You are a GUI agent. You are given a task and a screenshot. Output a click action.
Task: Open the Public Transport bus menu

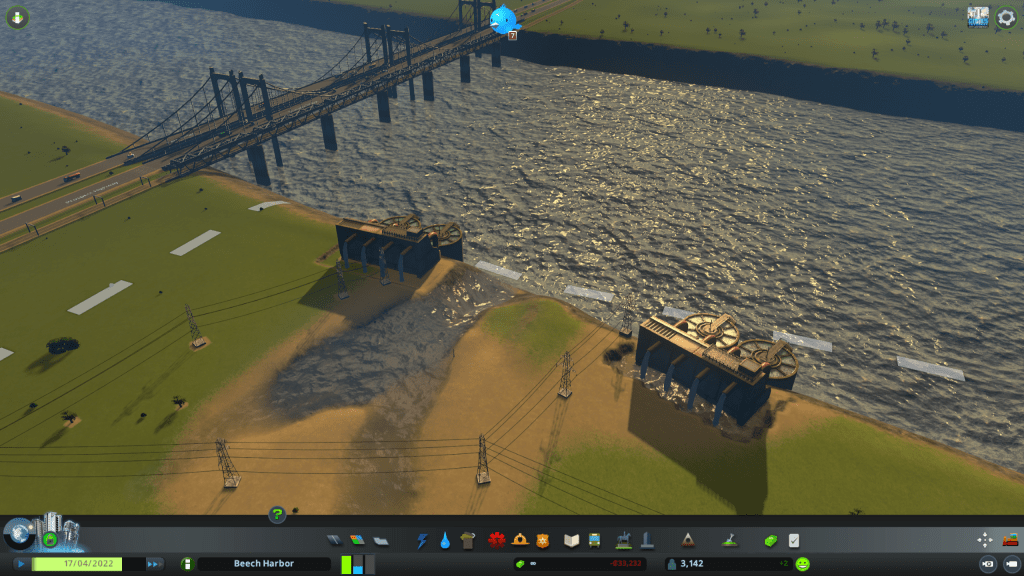(x=594, y=540)
